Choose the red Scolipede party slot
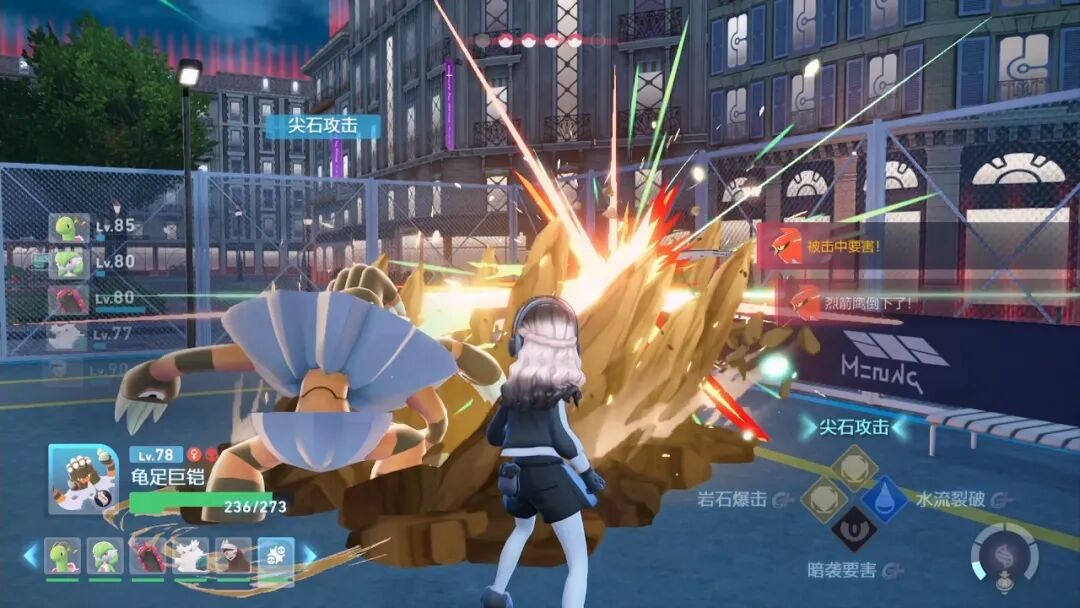This screenshot has height=608, width=1080. [147, 556]
